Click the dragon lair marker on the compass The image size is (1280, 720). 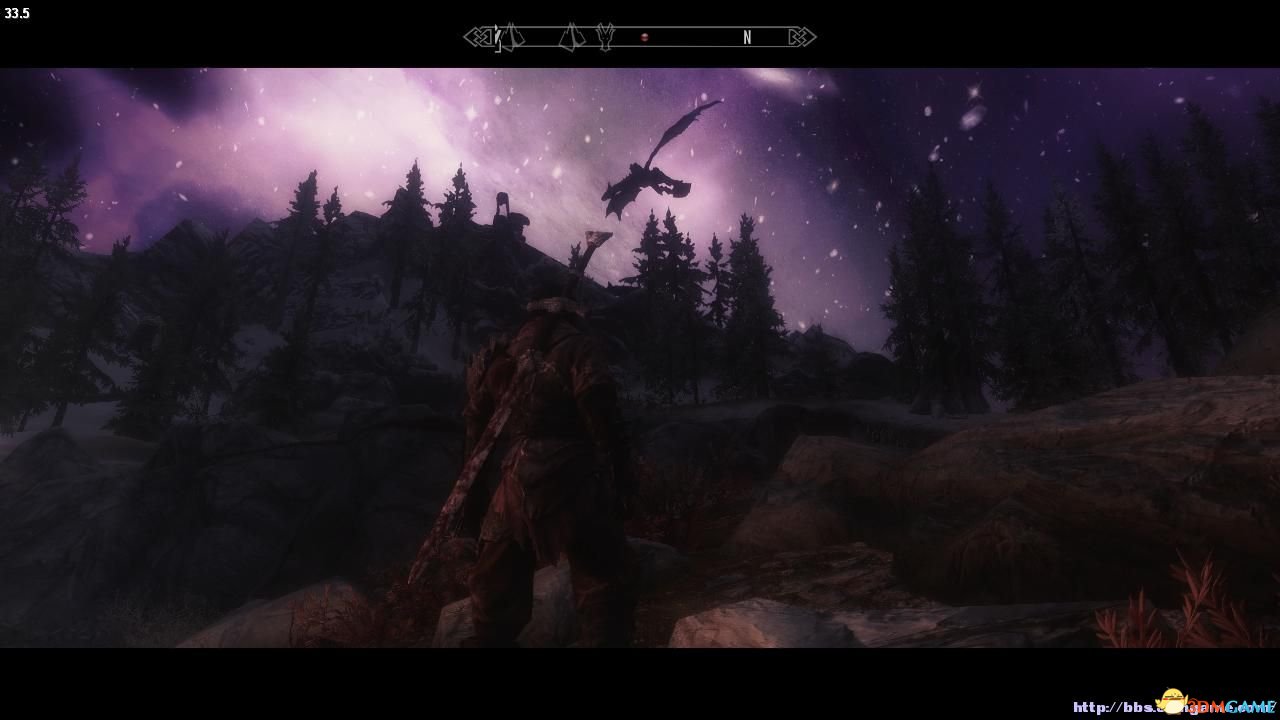[604, 38]
